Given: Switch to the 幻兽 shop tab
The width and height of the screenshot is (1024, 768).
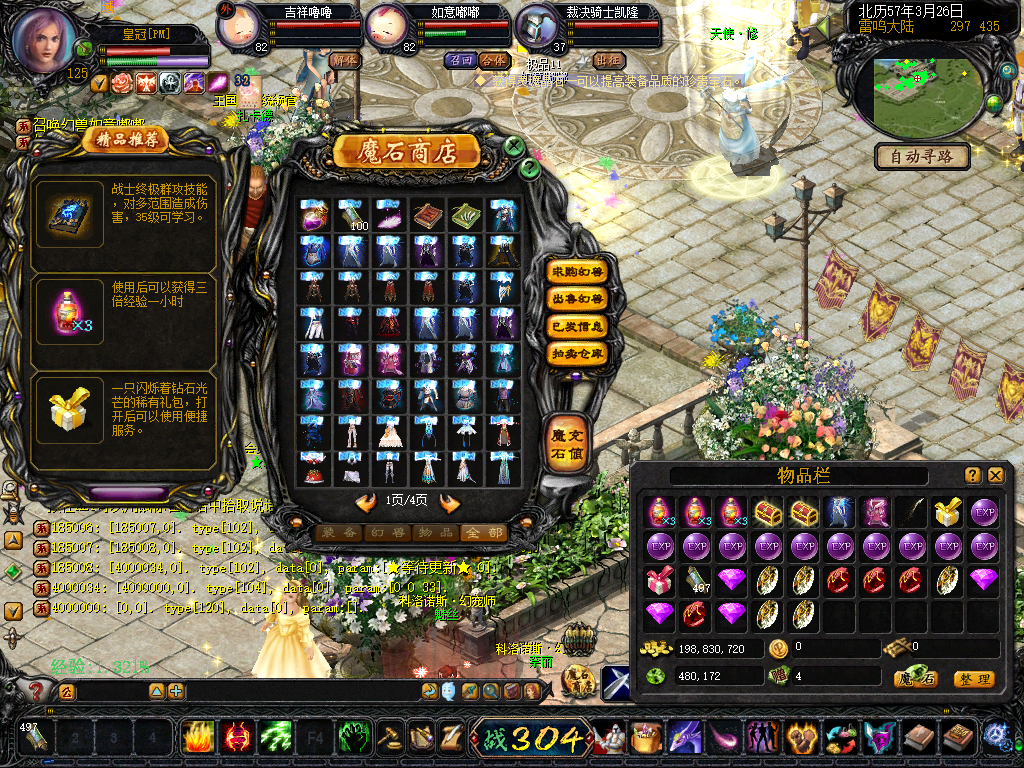Looking at the screenshot, I should 387,533.
